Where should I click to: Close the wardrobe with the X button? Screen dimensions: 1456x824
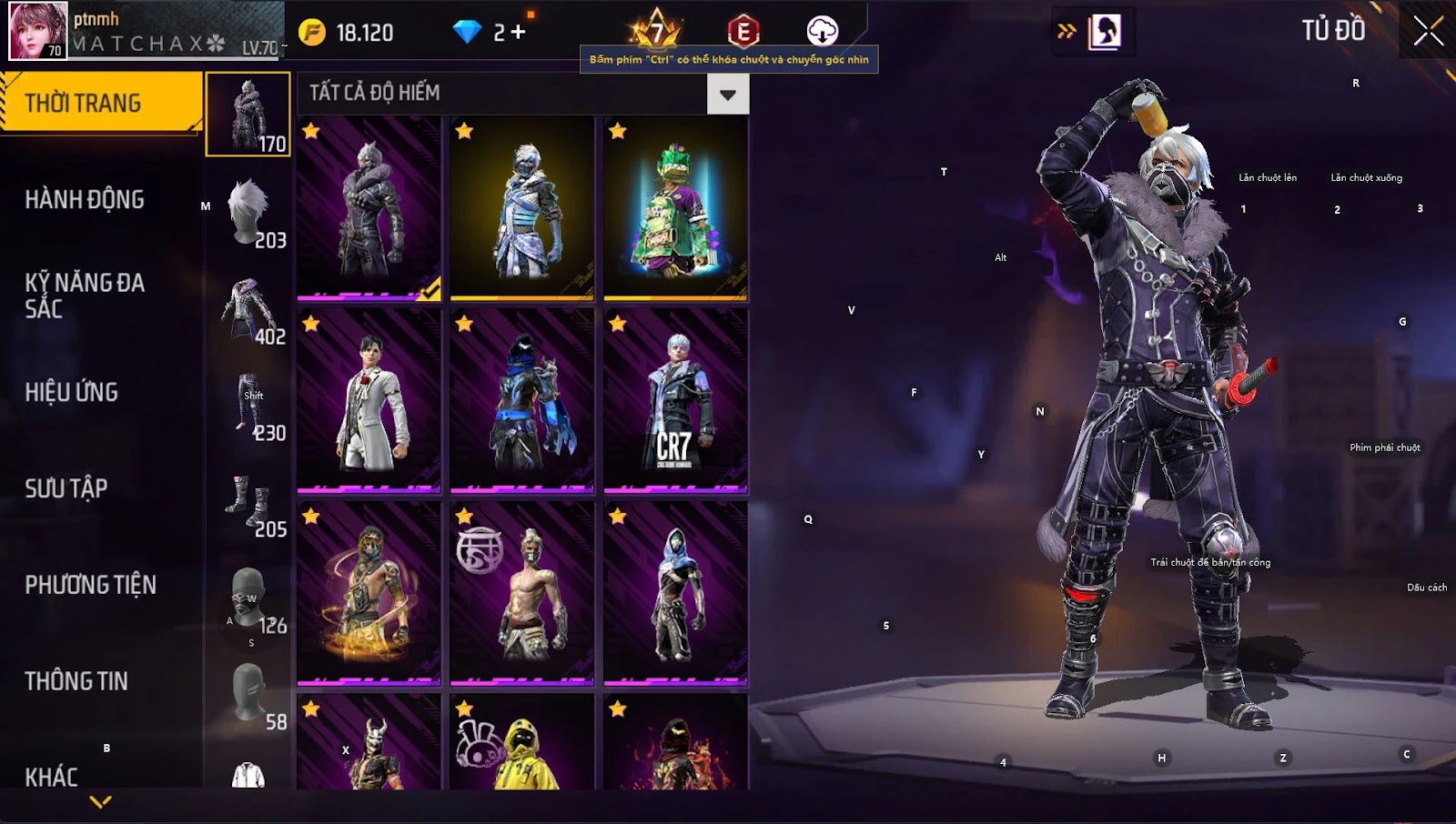[x=1428, y=31]
